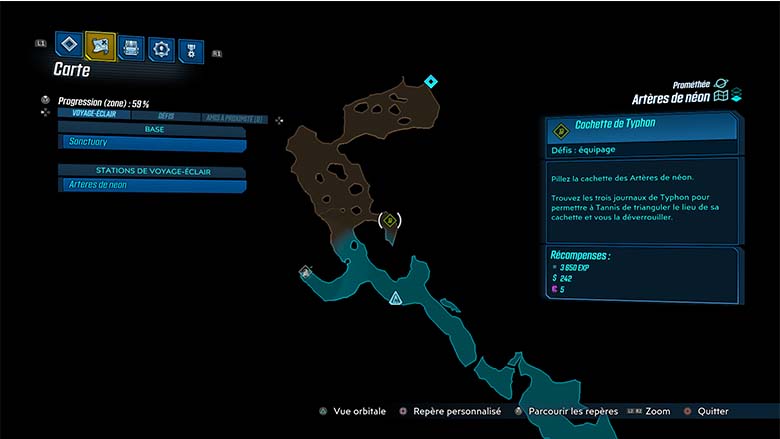The height and width of the screenshot is (439, 780).
Task: Switch to the inventory chest tab
Action: click(130, 47)
